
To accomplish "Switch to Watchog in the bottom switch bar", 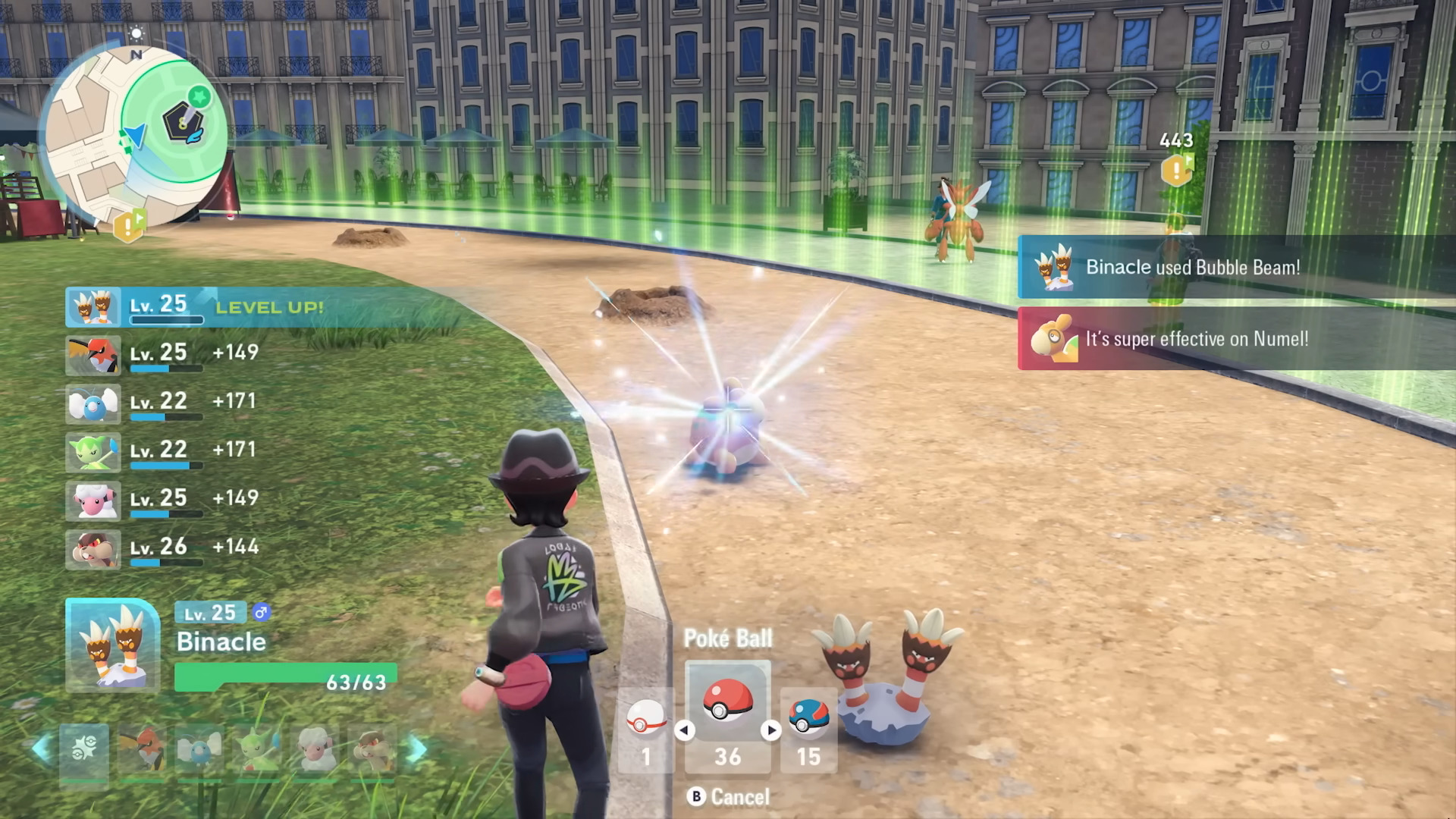I will [x=372, y=751].
